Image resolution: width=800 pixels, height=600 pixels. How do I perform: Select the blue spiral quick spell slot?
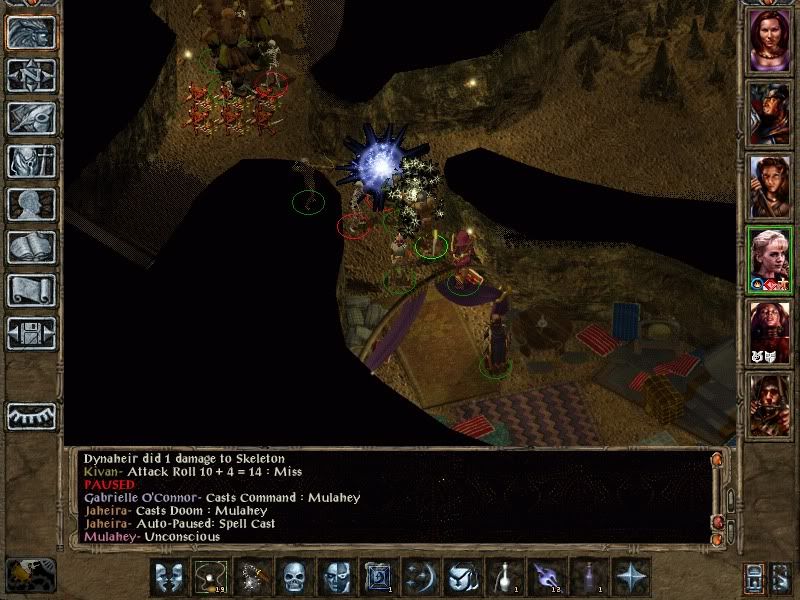coord(377,578)
